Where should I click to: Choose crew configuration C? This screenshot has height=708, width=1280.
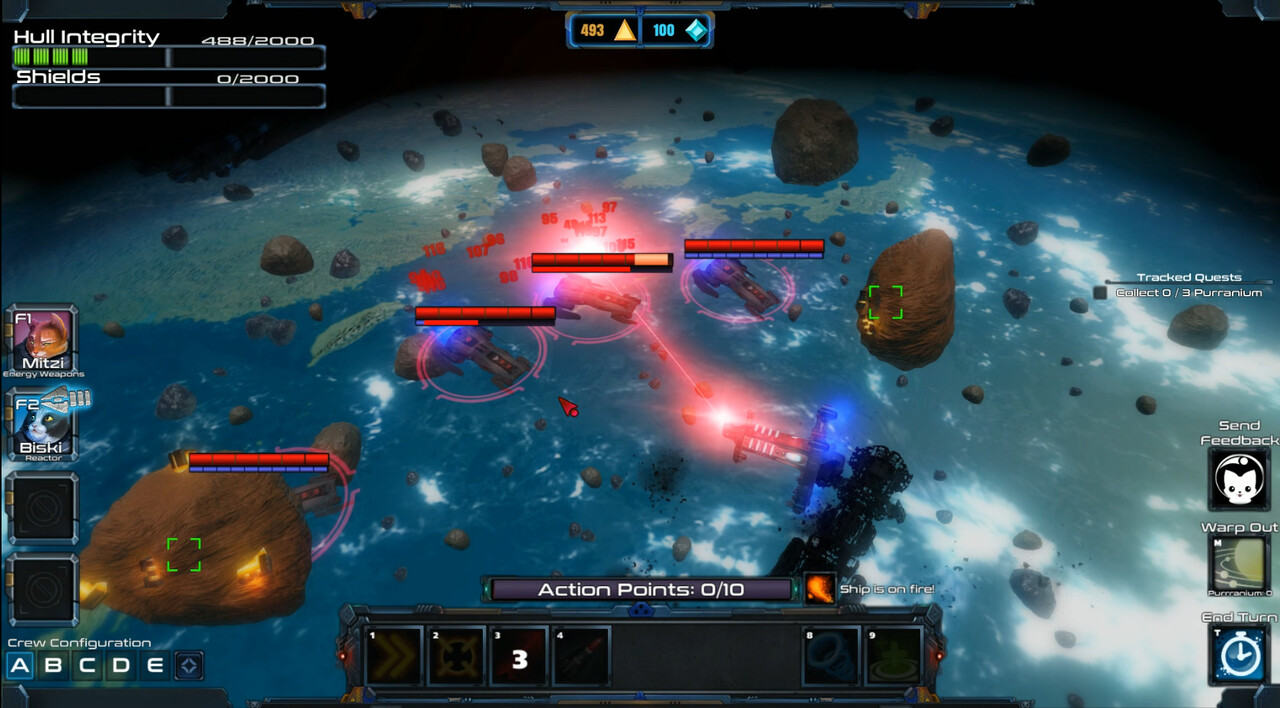[x=88, y=666]
